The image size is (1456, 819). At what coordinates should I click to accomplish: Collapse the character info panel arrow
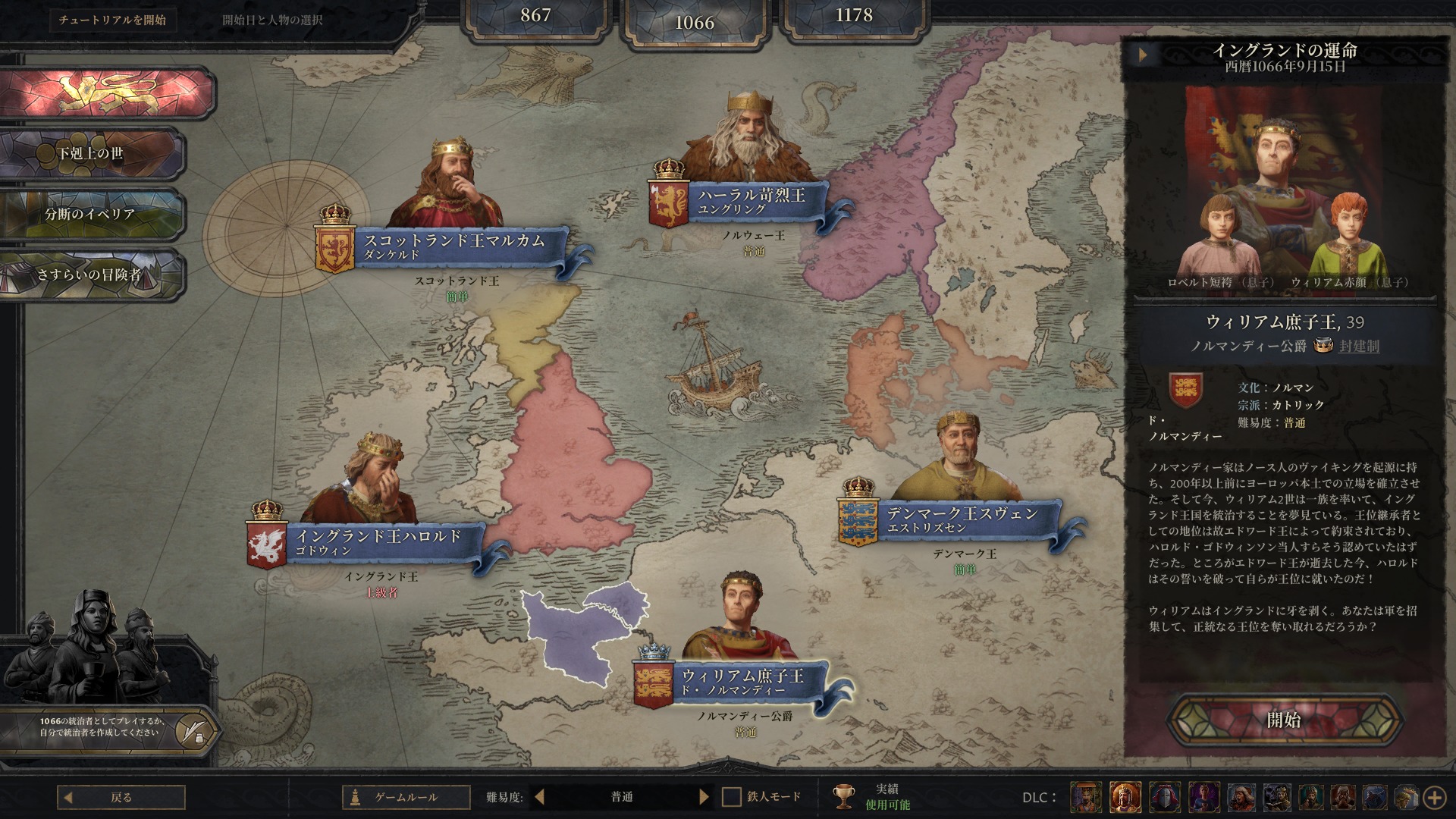point(1143,55)
